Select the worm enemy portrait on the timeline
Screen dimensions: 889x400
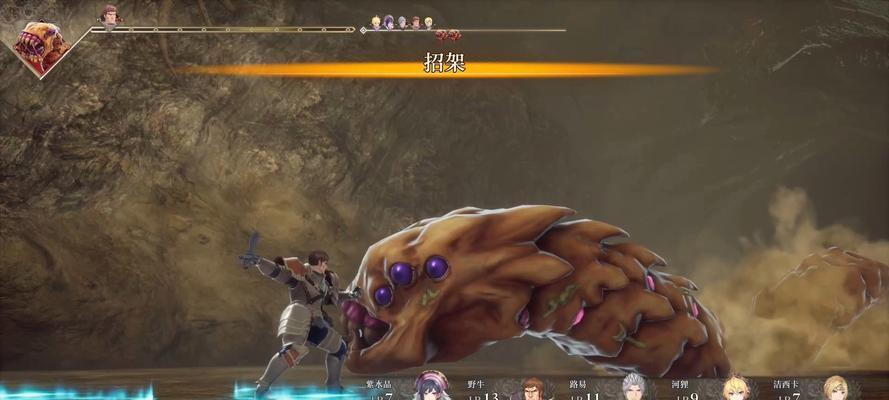(42, 46)
